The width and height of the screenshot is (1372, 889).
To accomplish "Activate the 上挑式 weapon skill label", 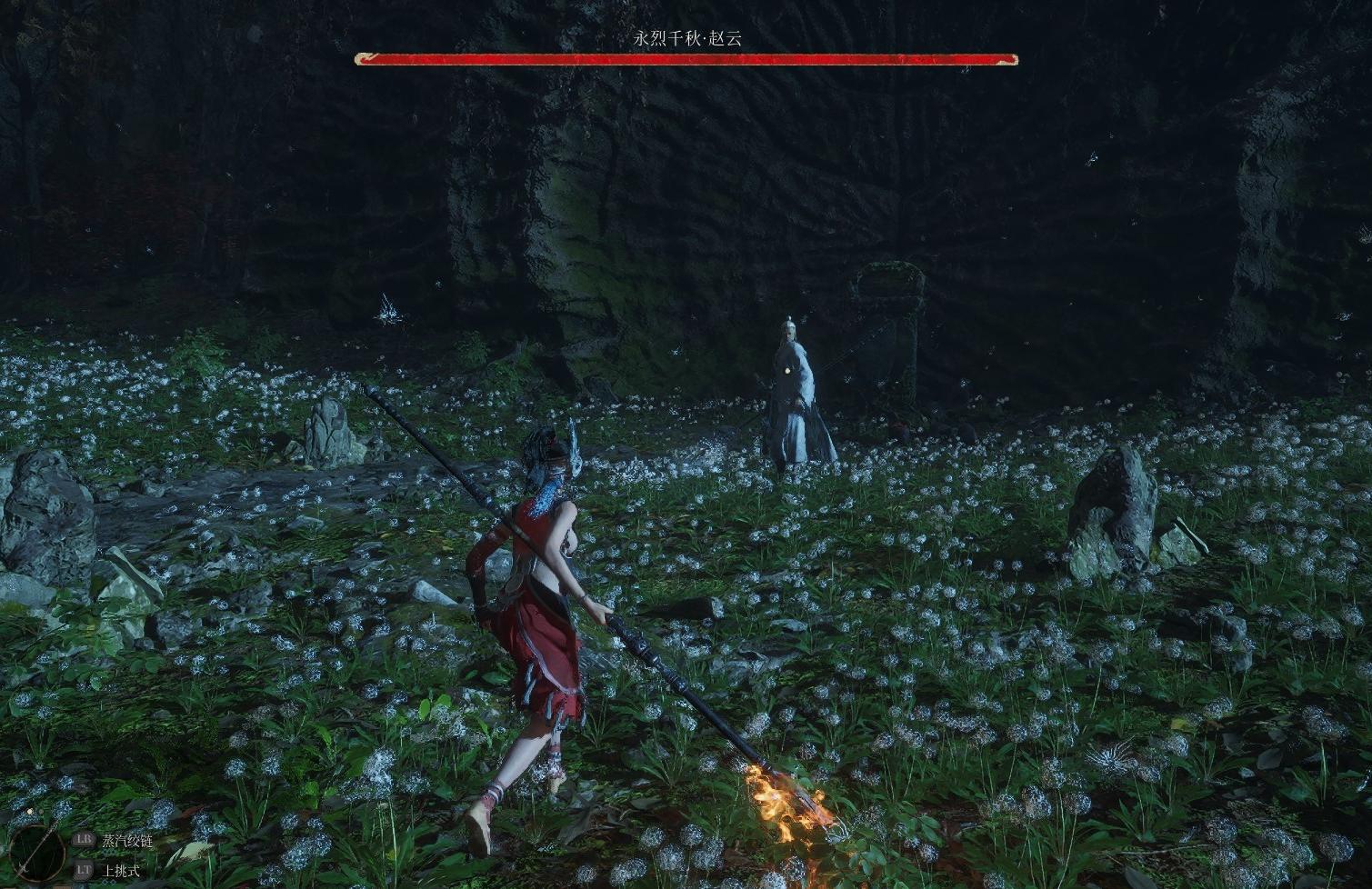I will coord(121,870).
